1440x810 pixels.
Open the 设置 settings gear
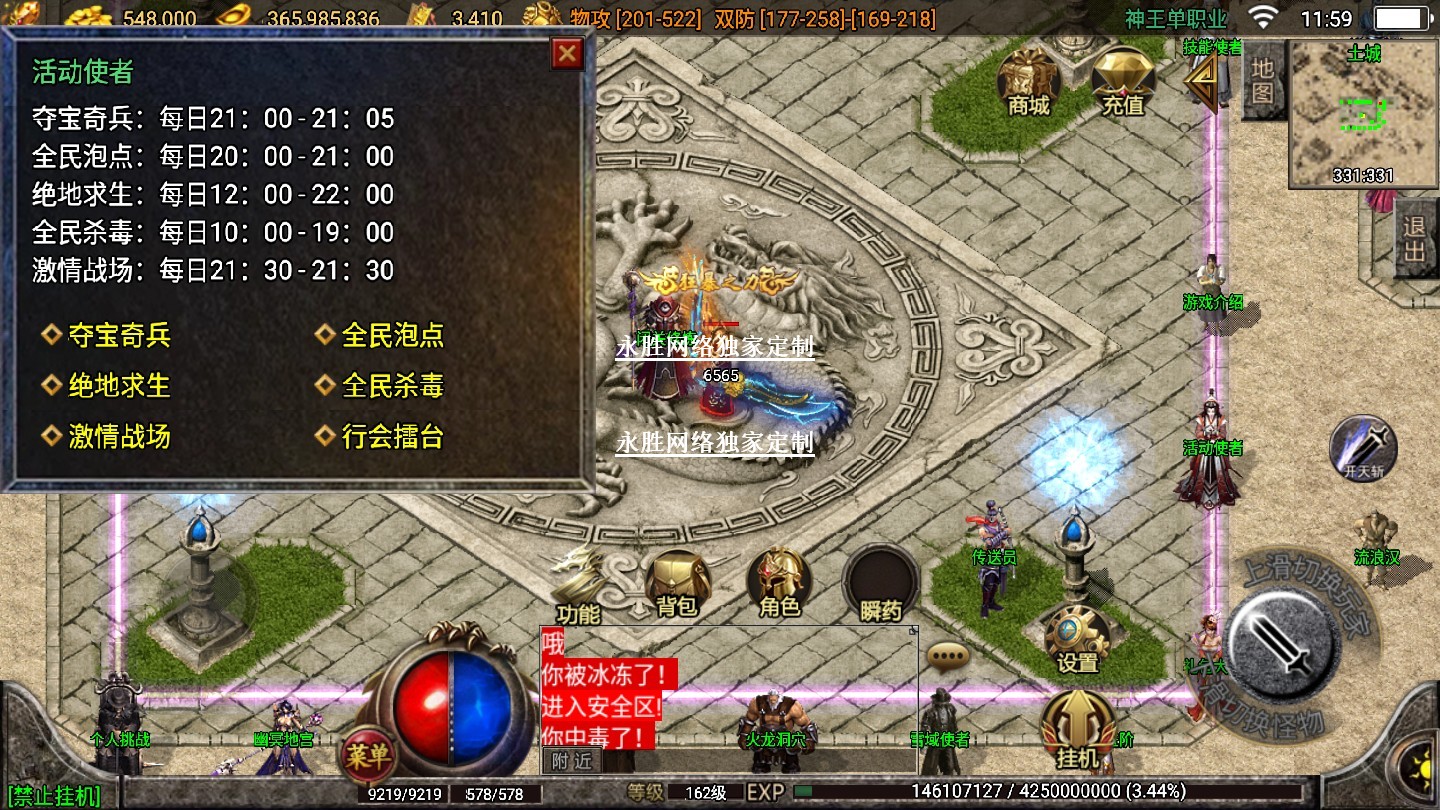[1078, 640]
